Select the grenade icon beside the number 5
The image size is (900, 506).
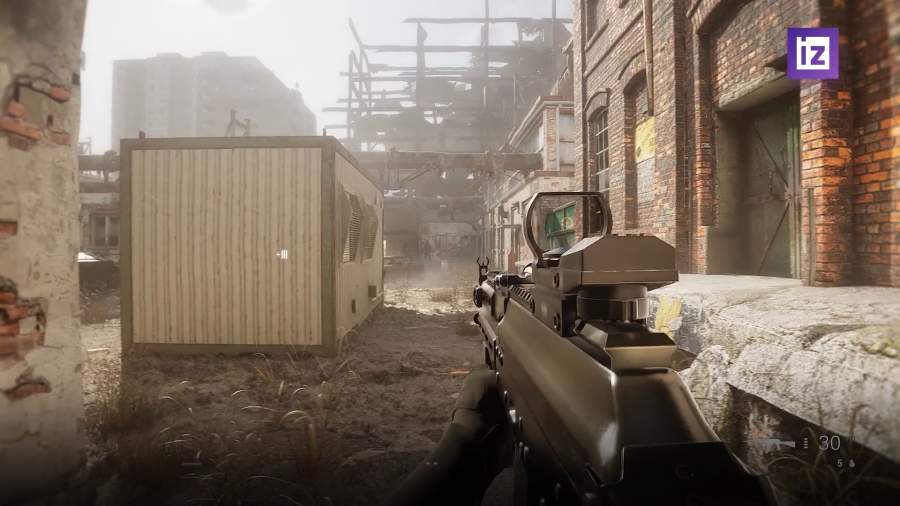tap(851, 463)
